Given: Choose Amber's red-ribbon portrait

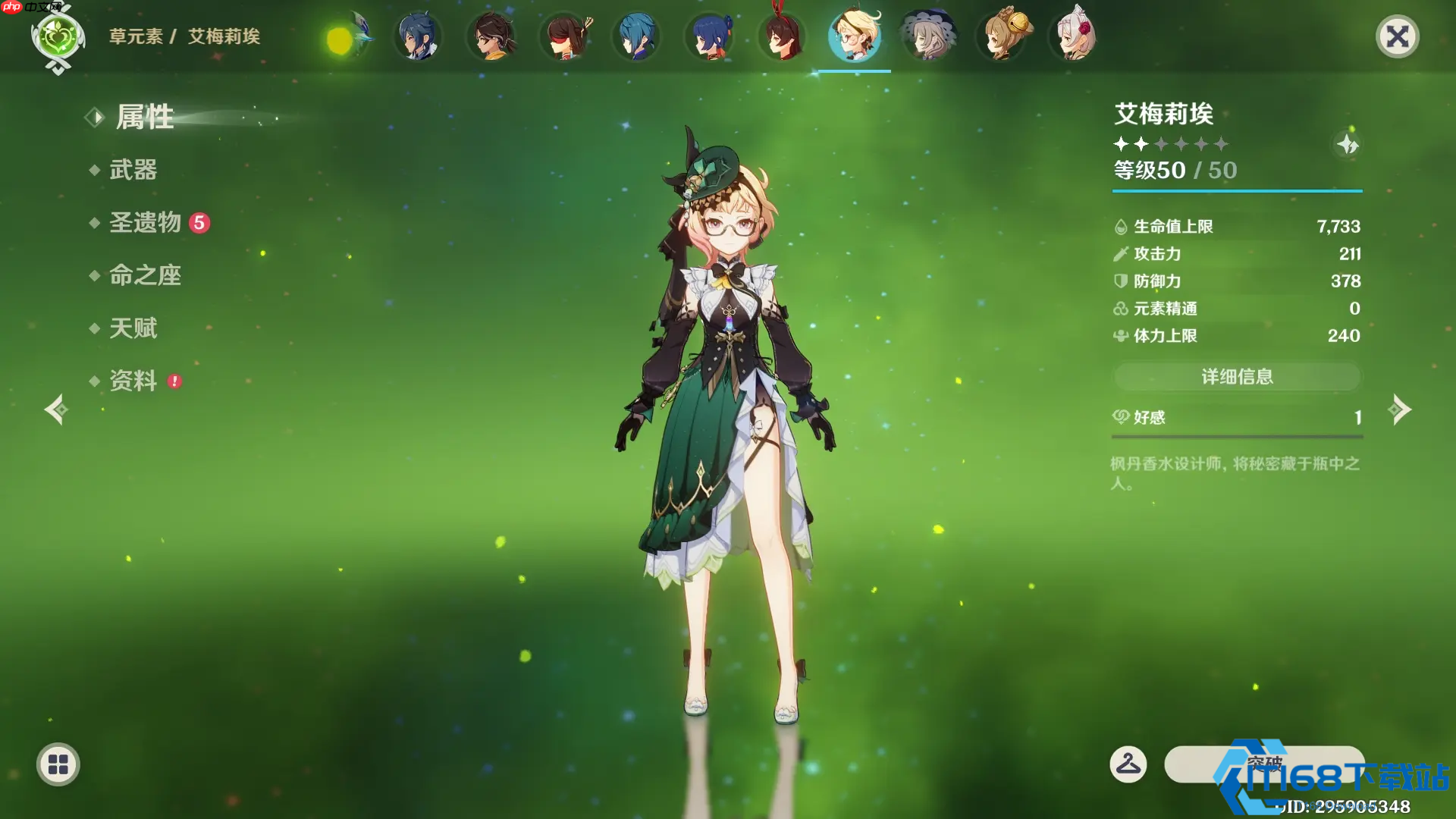Looking at the screenshot, I should [782, 36].
